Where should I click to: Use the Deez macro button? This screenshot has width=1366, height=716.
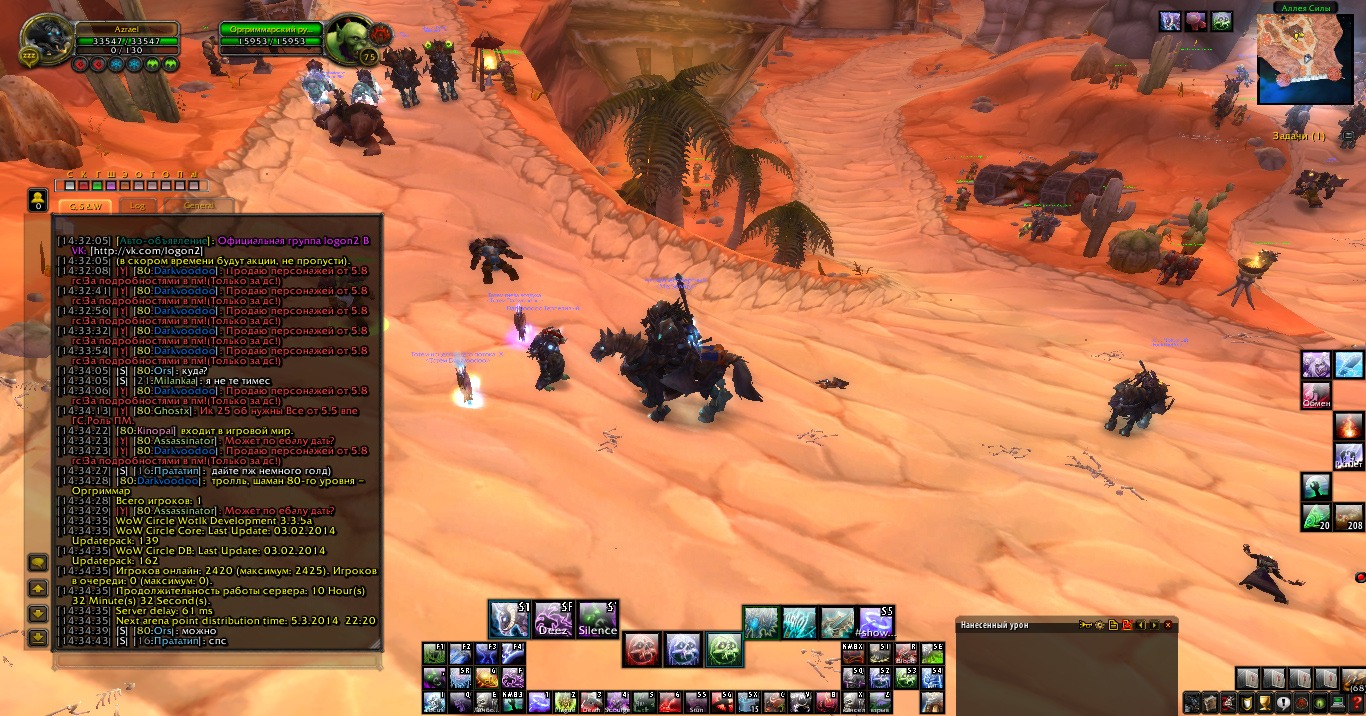(553, 620)
